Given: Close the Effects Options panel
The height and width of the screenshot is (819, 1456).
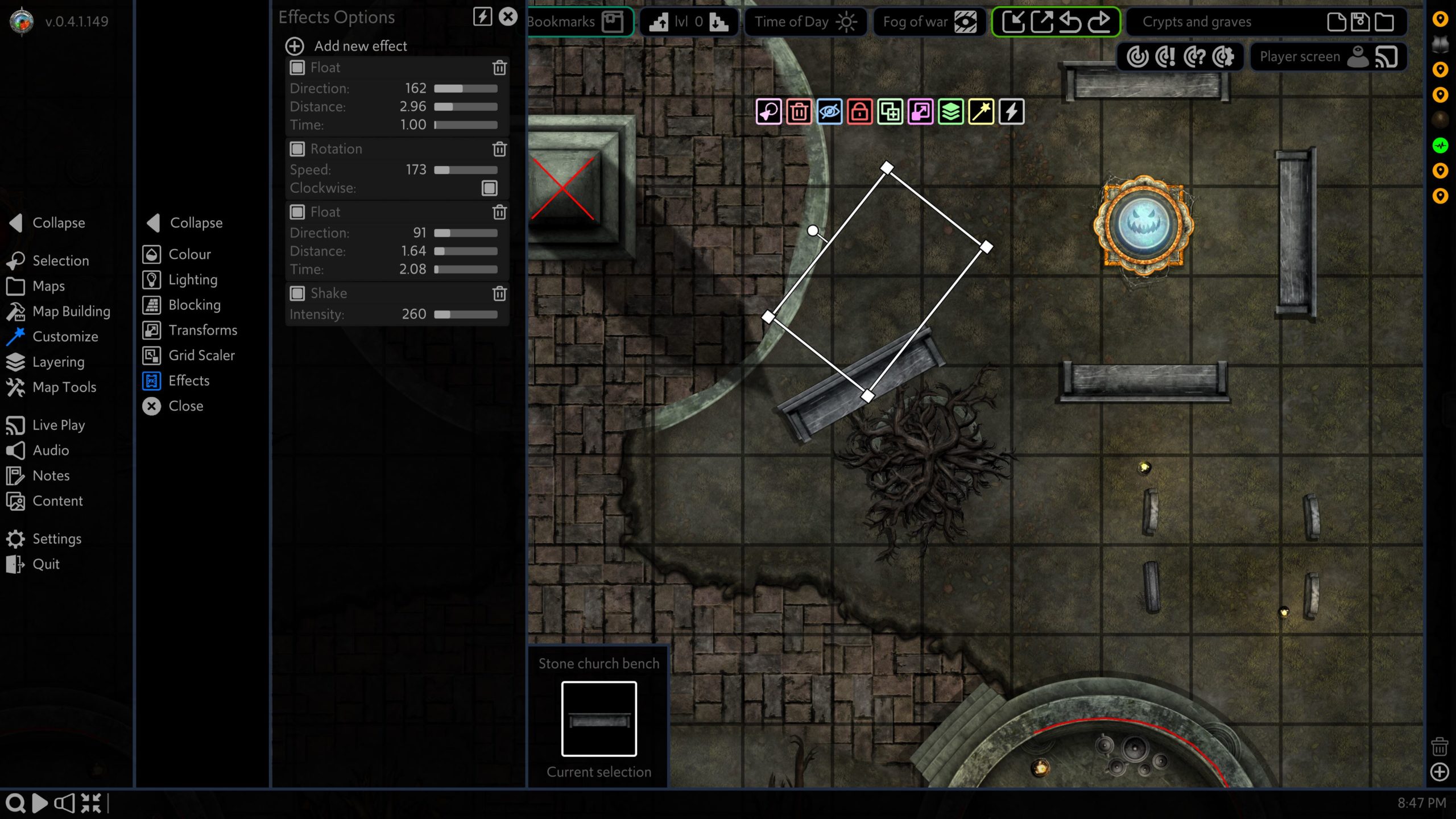Looking at the screenshot, I should pos(508,16).
